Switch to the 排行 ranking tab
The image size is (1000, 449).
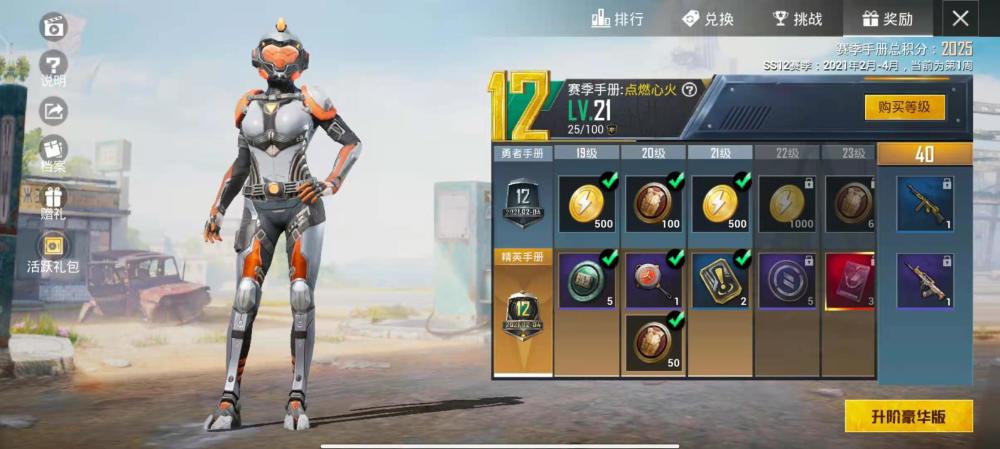pos(617,18)
